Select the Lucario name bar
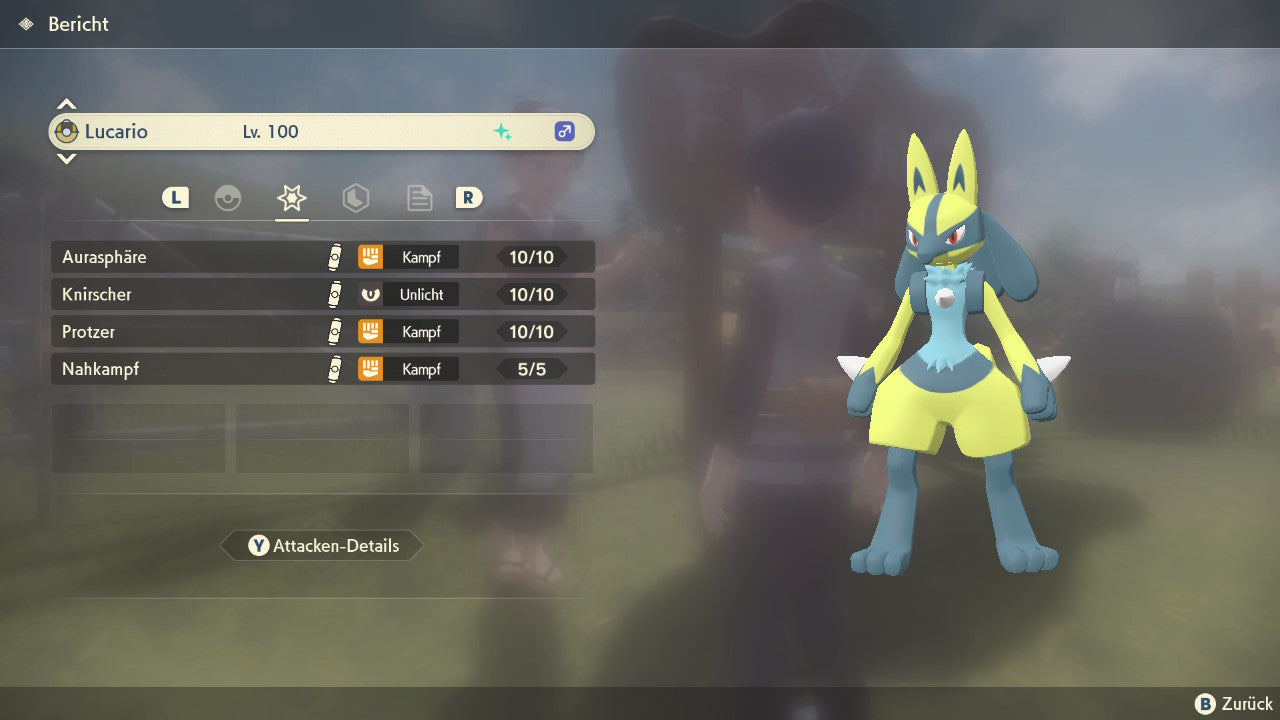The image size is (1280, 720). [x=321, y=132]
